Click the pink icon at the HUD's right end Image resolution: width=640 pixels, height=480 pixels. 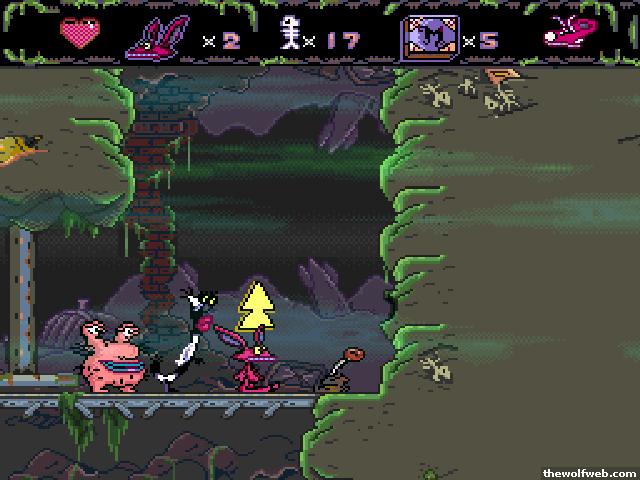coord(564,35)
